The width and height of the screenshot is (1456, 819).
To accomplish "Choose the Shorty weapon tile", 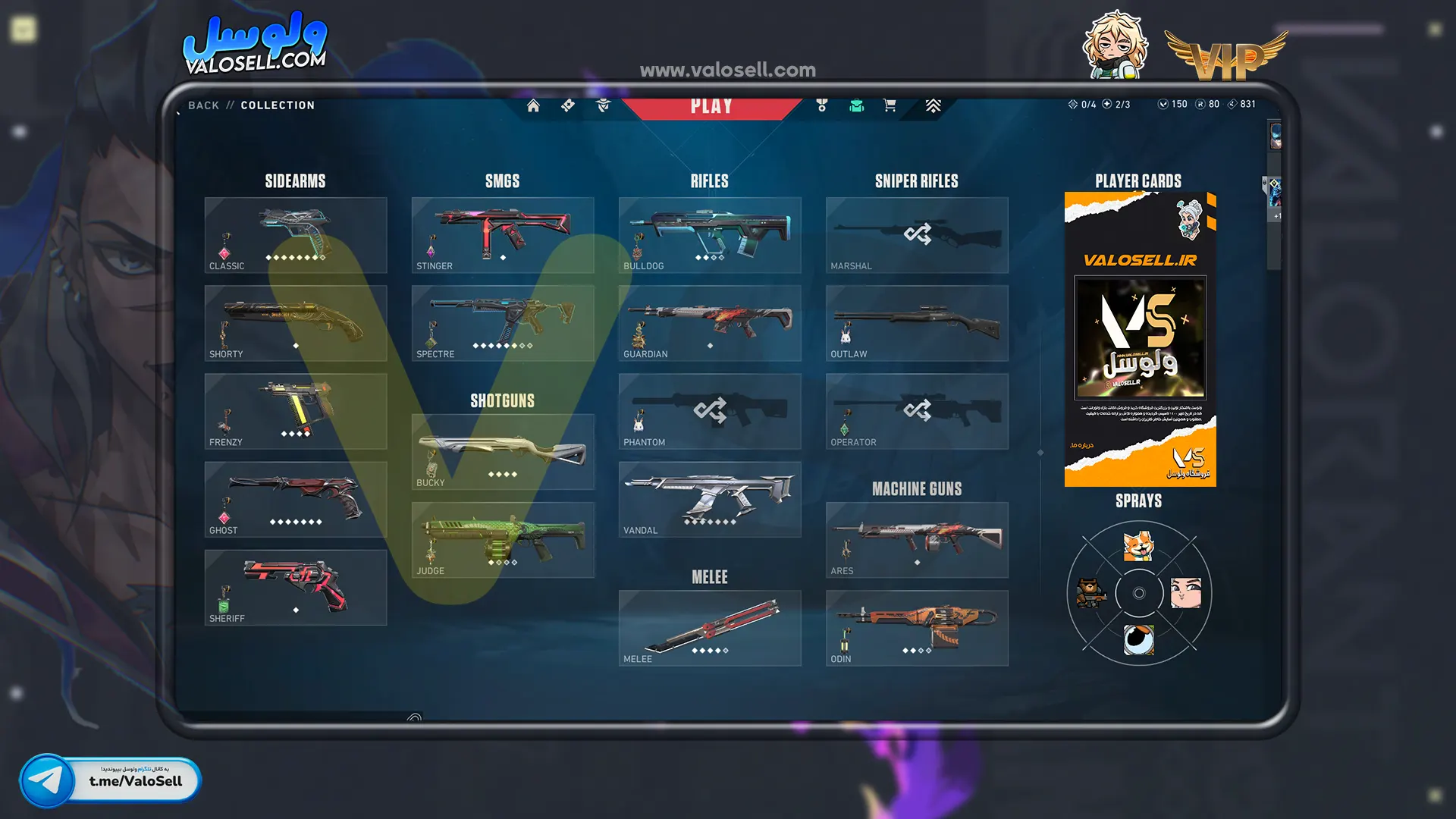I will click(x=296, y=323).
